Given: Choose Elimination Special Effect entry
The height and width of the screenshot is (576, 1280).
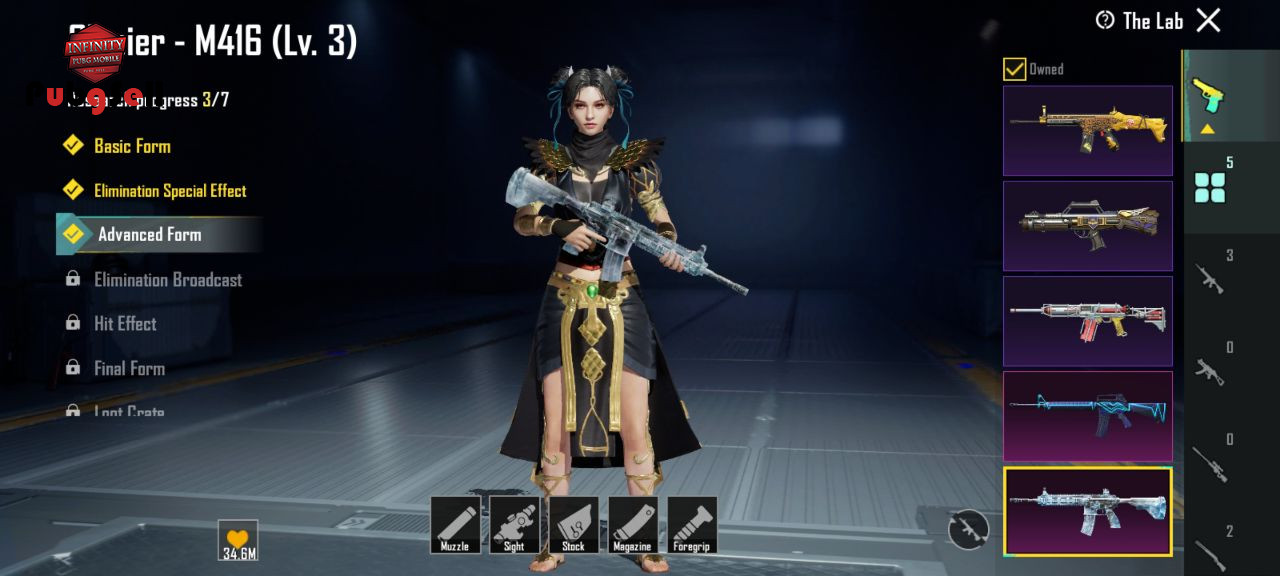Looking at the screenshot, I should [x=170, y=191].
